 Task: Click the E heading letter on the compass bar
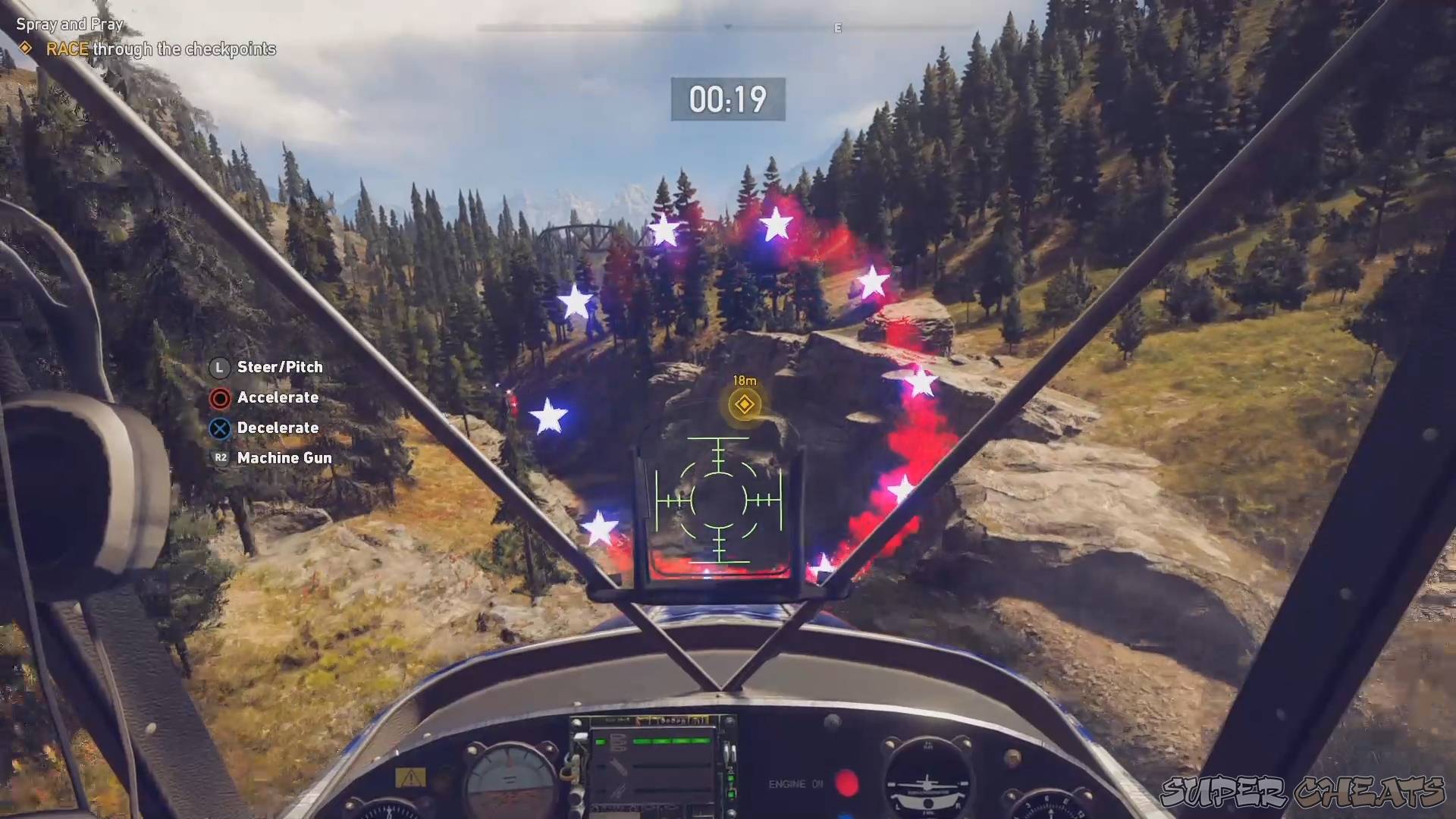coord(838,28)
